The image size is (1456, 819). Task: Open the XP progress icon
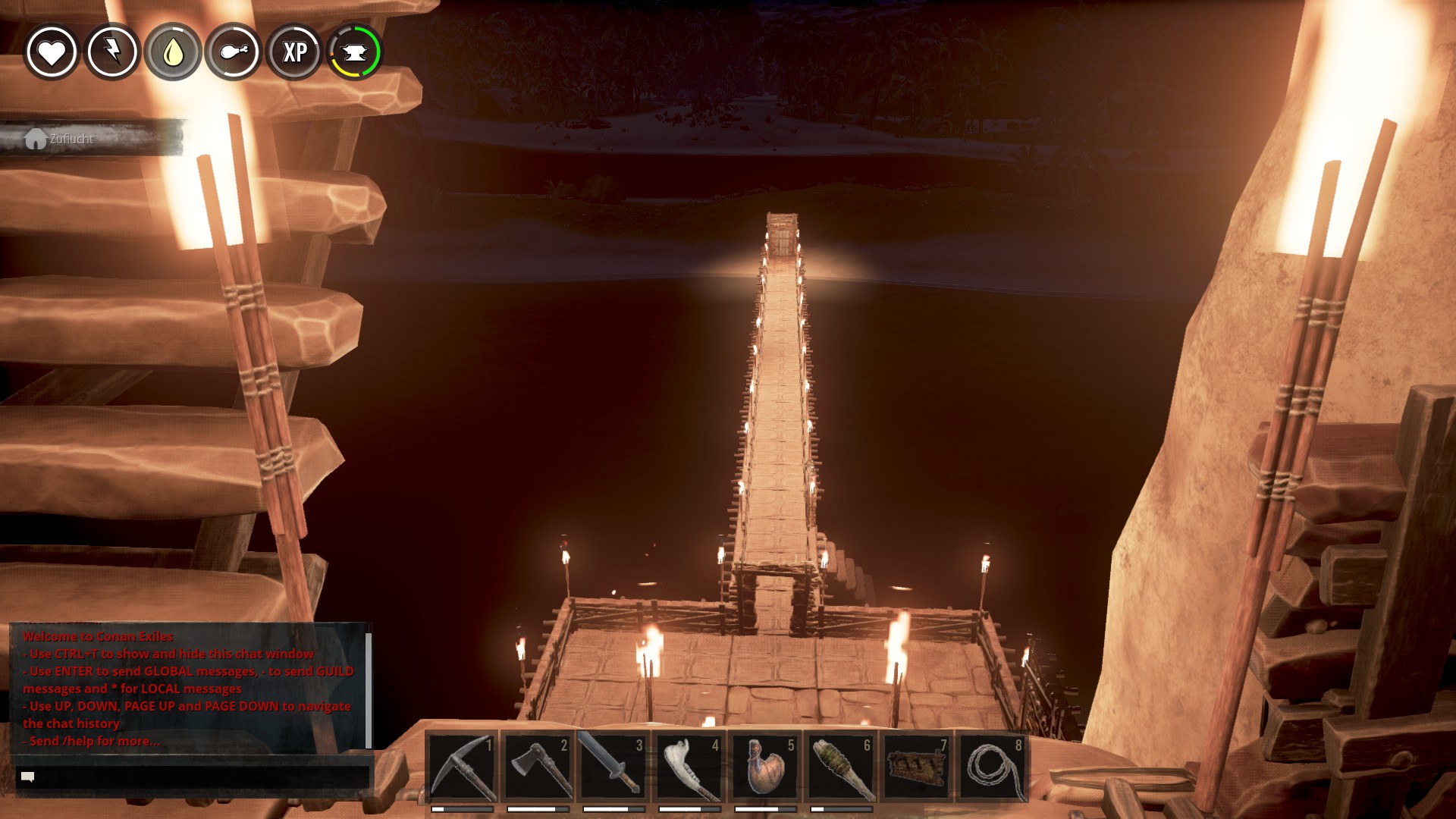click(294, 52)
